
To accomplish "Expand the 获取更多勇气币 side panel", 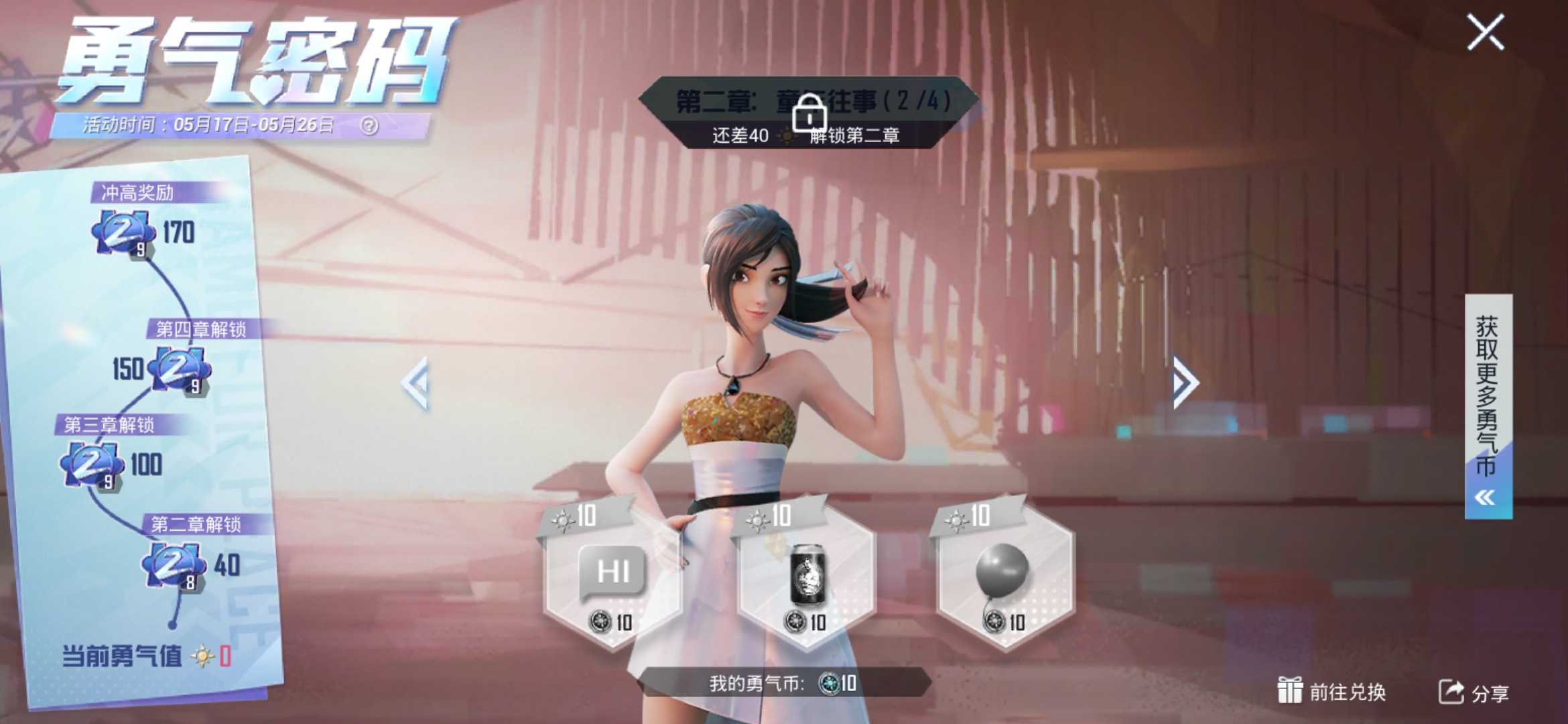I will click(x=1488, y=406).
